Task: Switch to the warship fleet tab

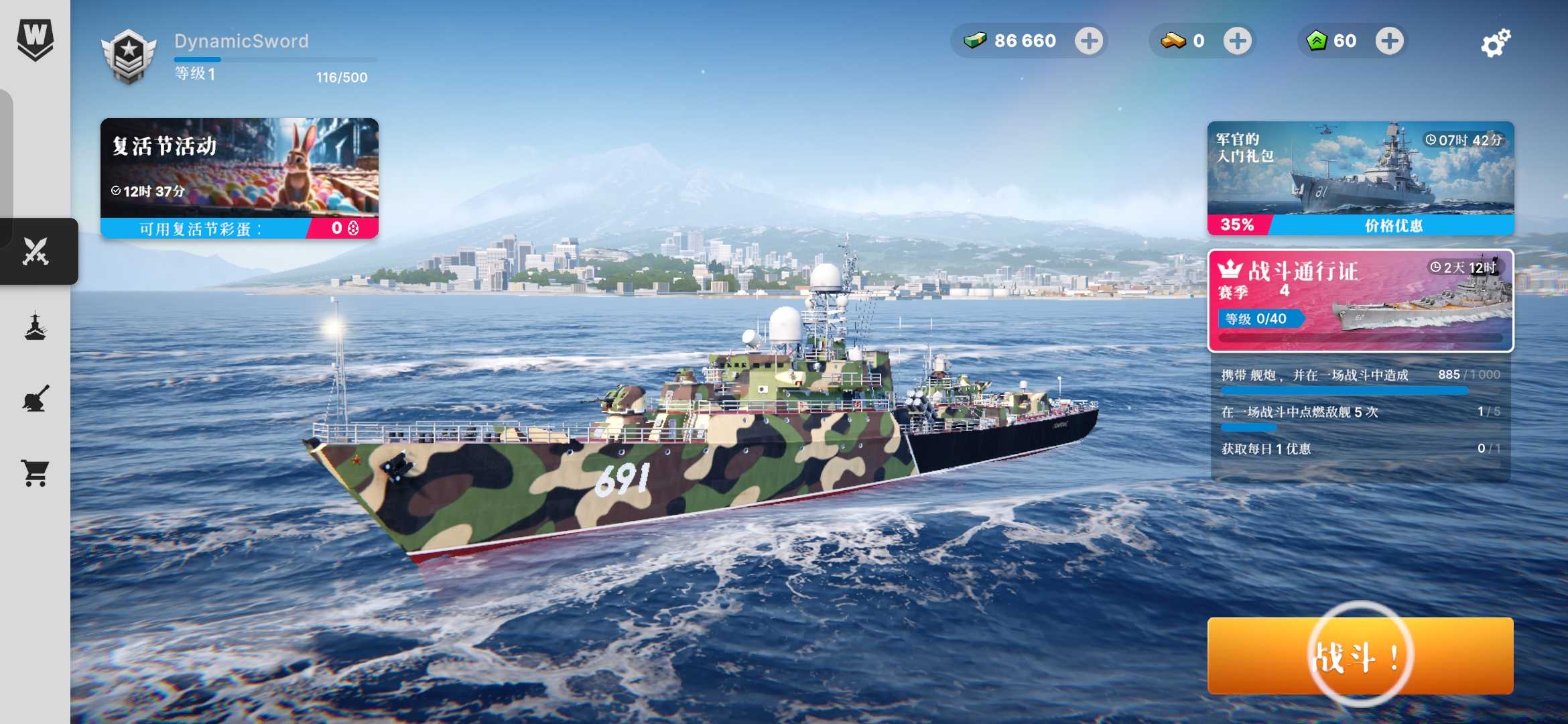Action: click(x=36, y=327)
